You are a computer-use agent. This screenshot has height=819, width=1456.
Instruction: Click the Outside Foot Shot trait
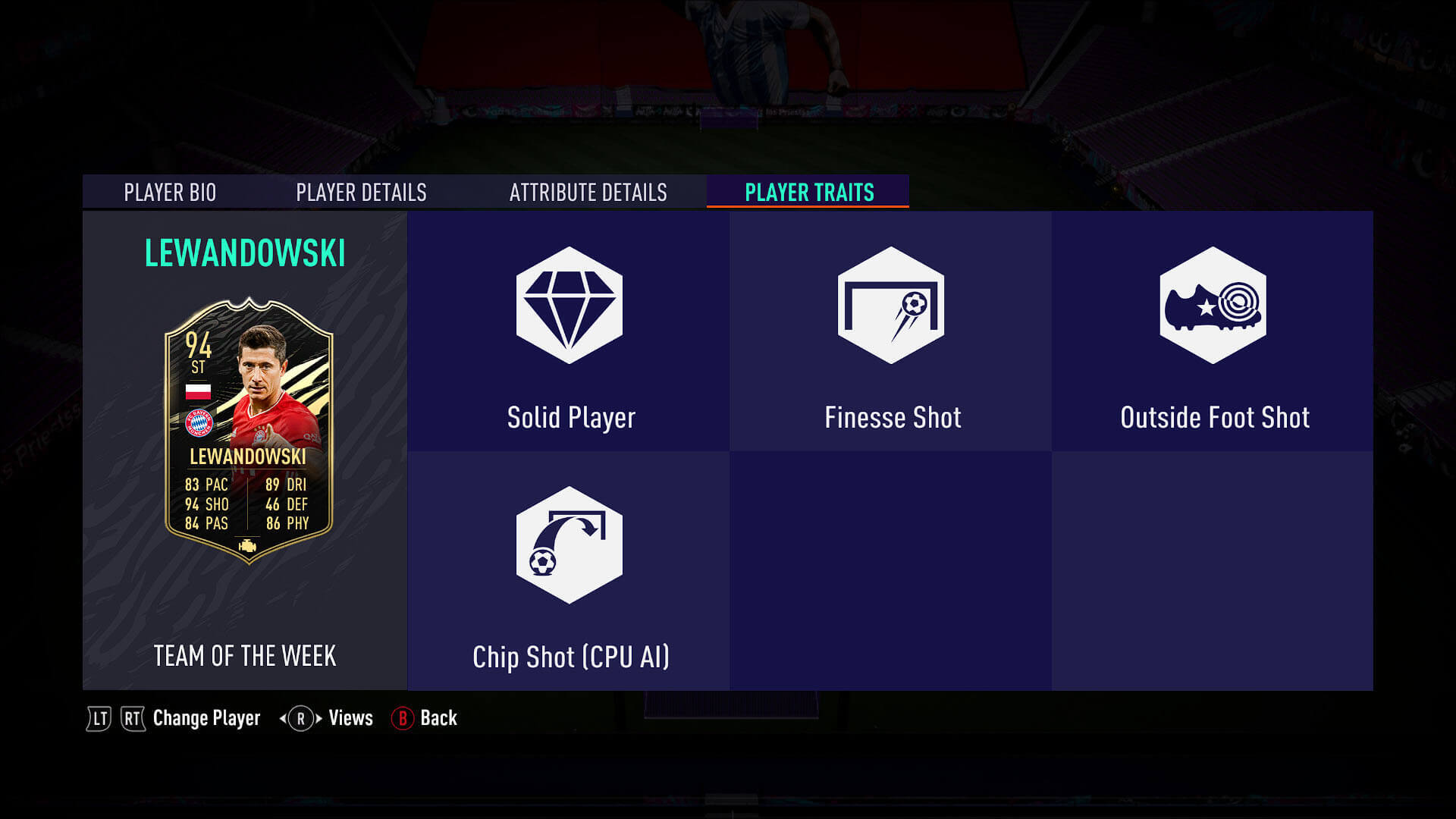[x=1213, y=332]
